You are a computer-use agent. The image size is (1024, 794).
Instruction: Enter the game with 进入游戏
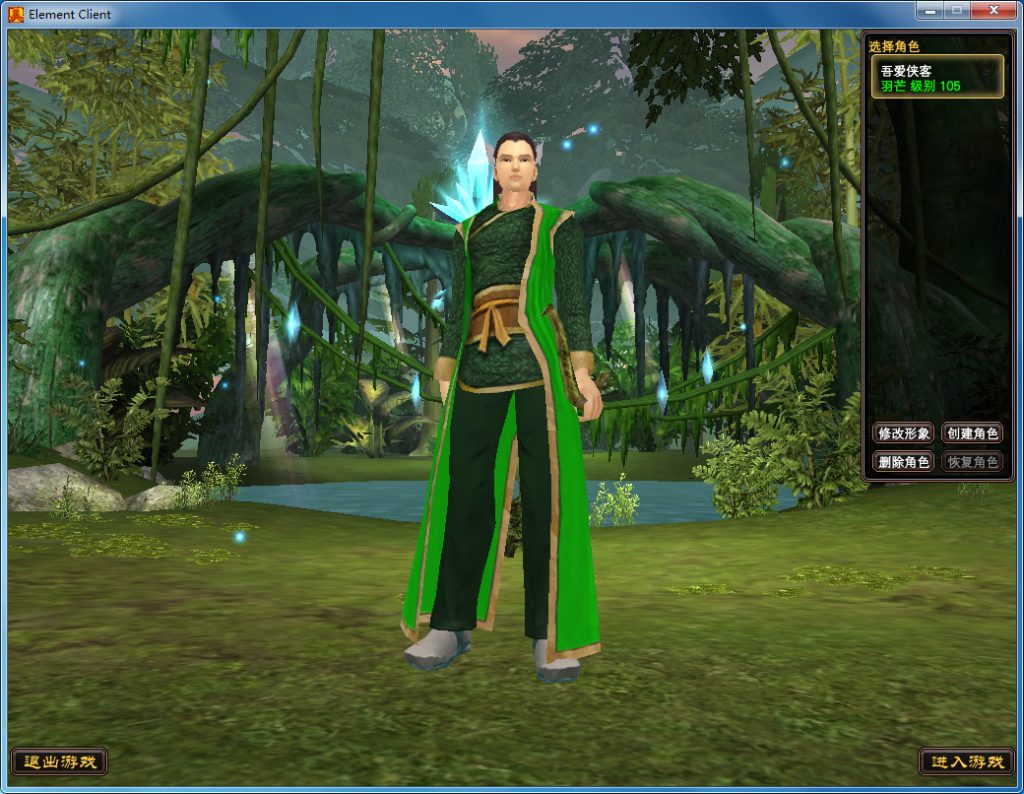[x=966, y=762]
